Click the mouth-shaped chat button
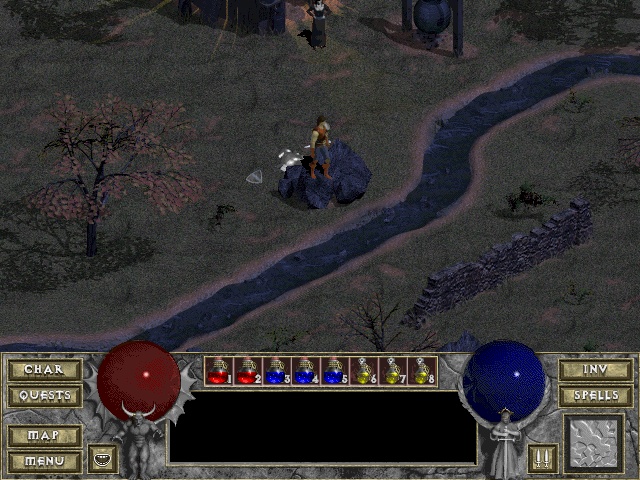The image size is (640, 480). pyautogui.click(x=103, y=458)
